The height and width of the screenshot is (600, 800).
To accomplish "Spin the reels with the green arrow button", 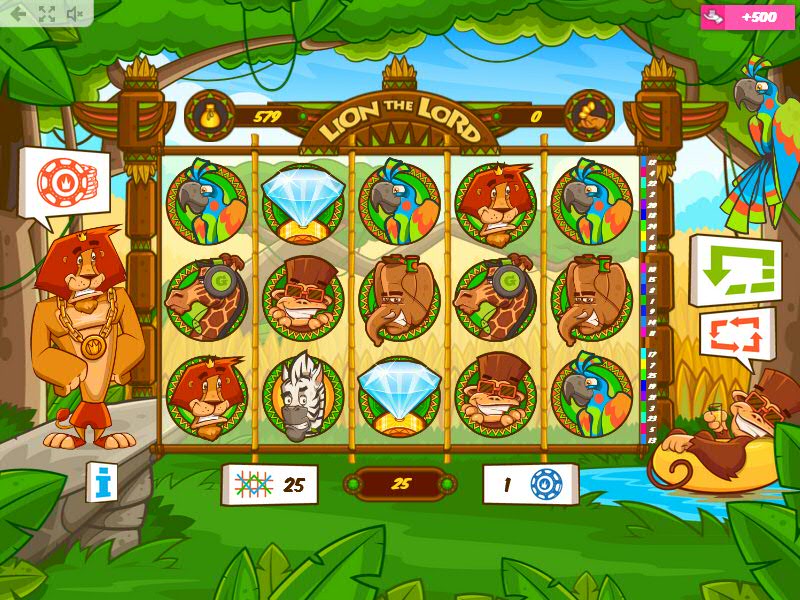I will [x=735, y=269].
